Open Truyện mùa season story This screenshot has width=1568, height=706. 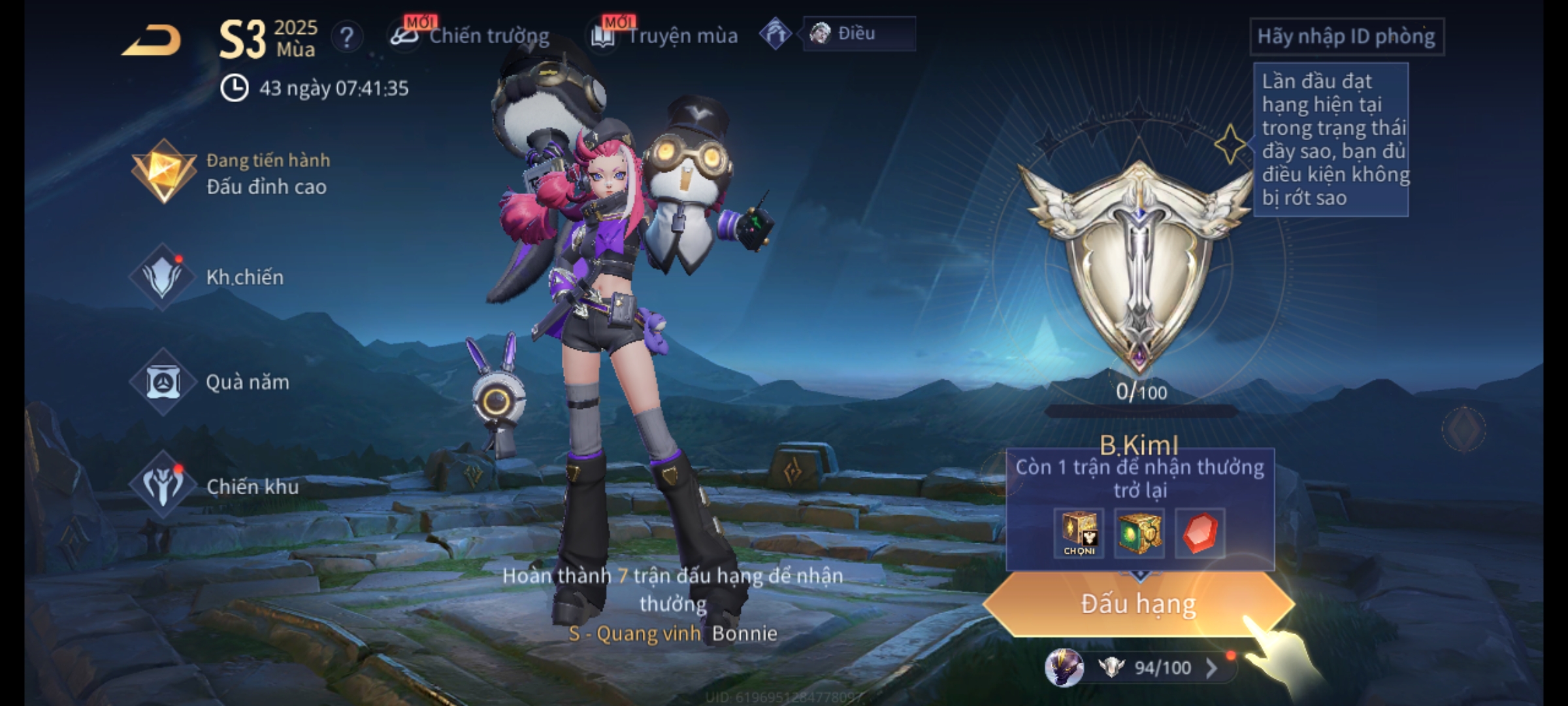[665, 36]
